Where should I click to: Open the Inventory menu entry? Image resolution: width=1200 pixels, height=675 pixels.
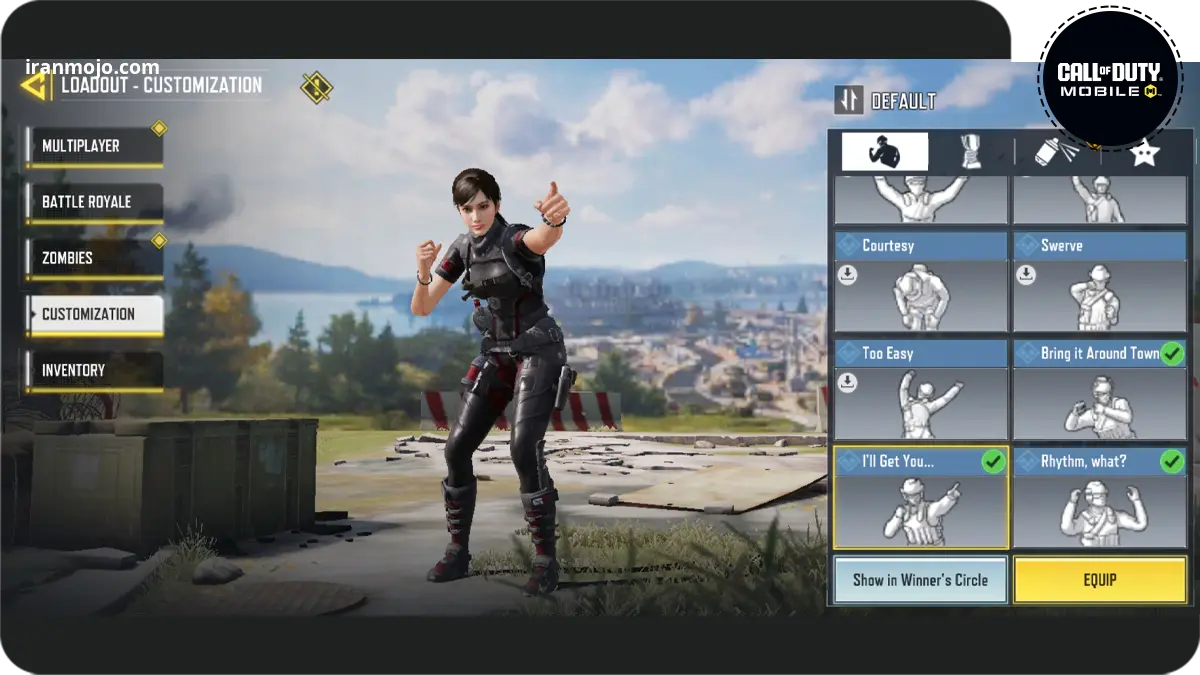point(95,370)
